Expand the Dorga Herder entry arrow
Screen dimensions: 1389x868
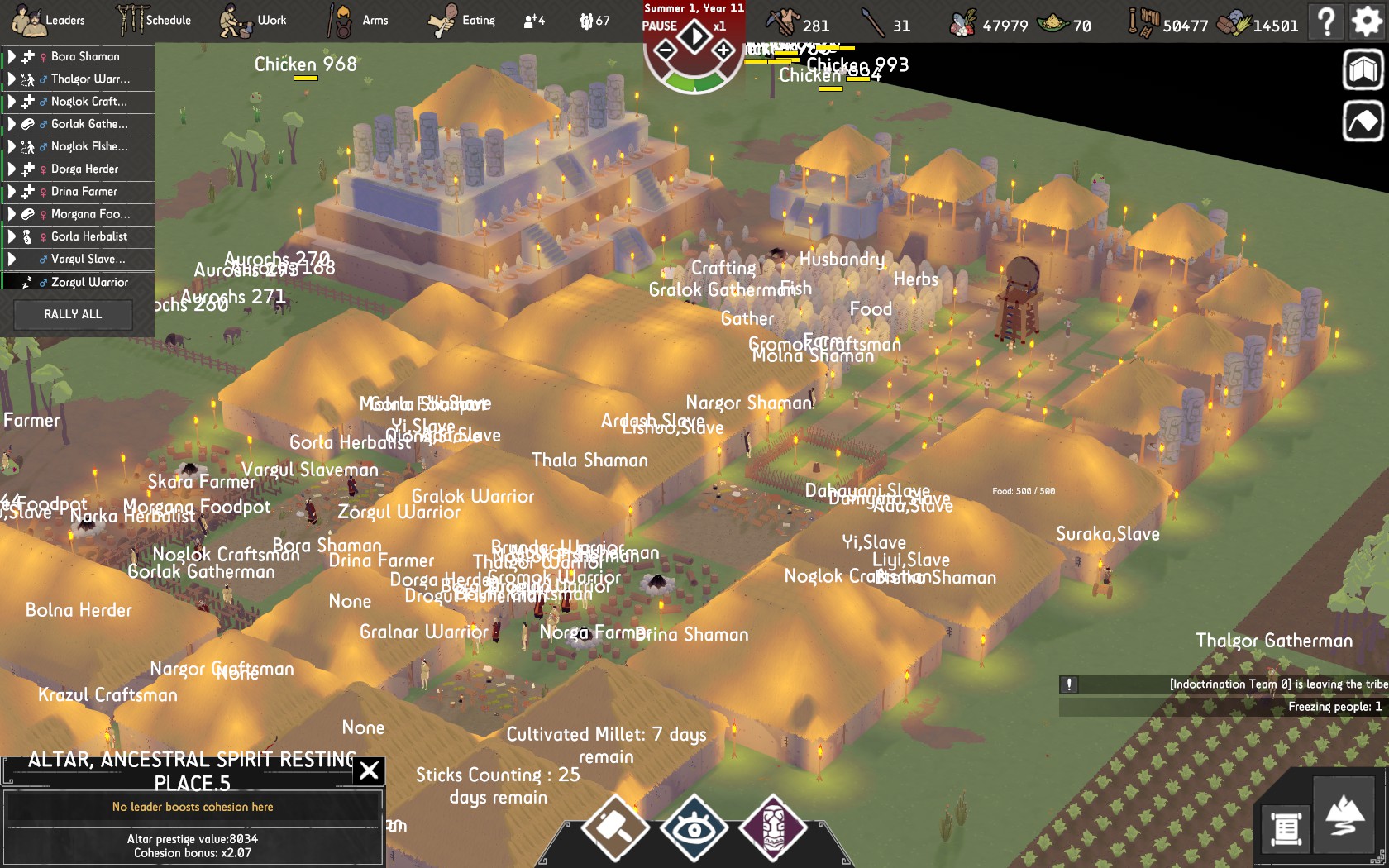[x=12, y=169]
